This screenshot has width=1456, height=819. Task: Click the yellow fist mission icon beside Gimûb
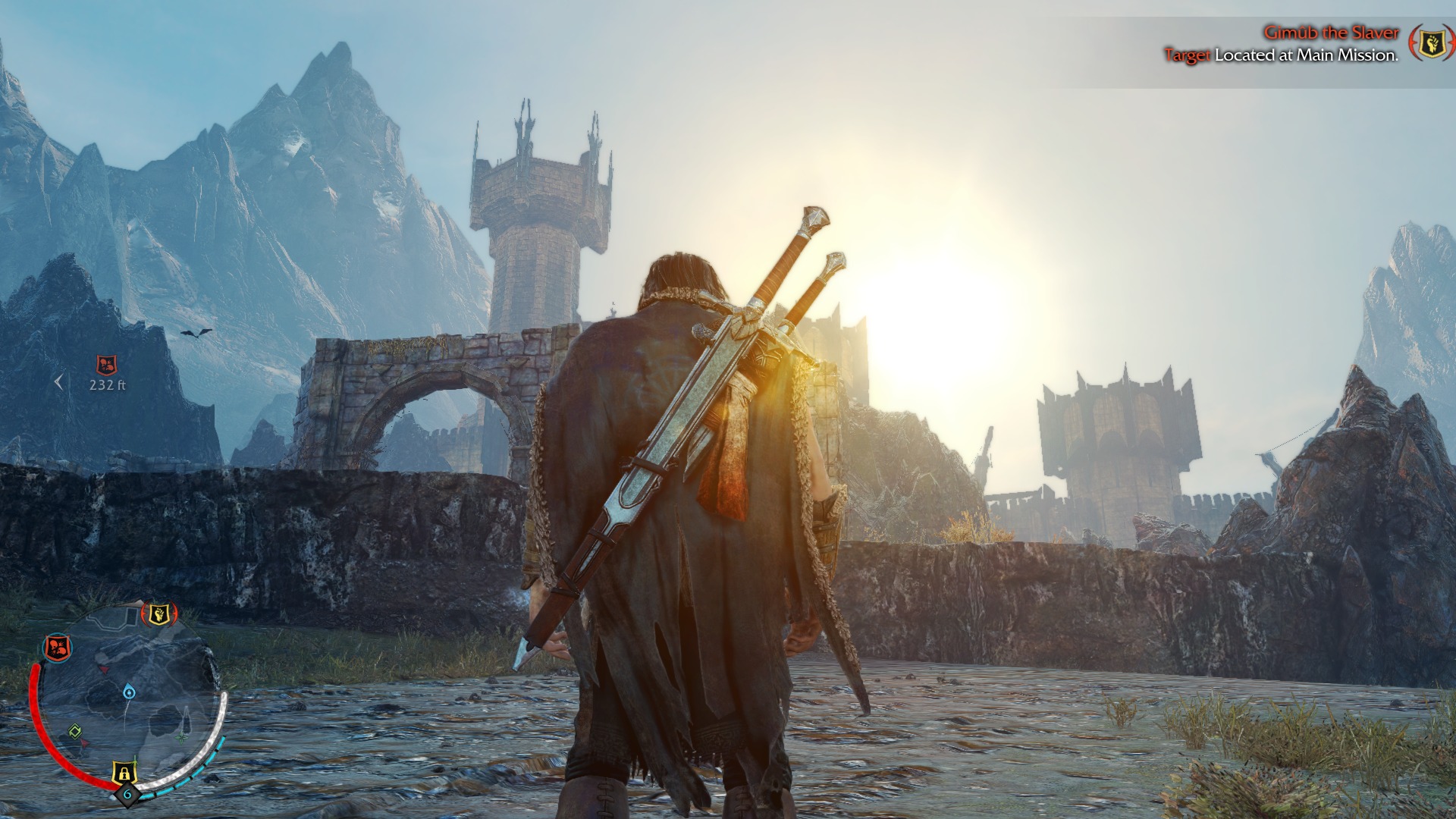[1430, 43]
